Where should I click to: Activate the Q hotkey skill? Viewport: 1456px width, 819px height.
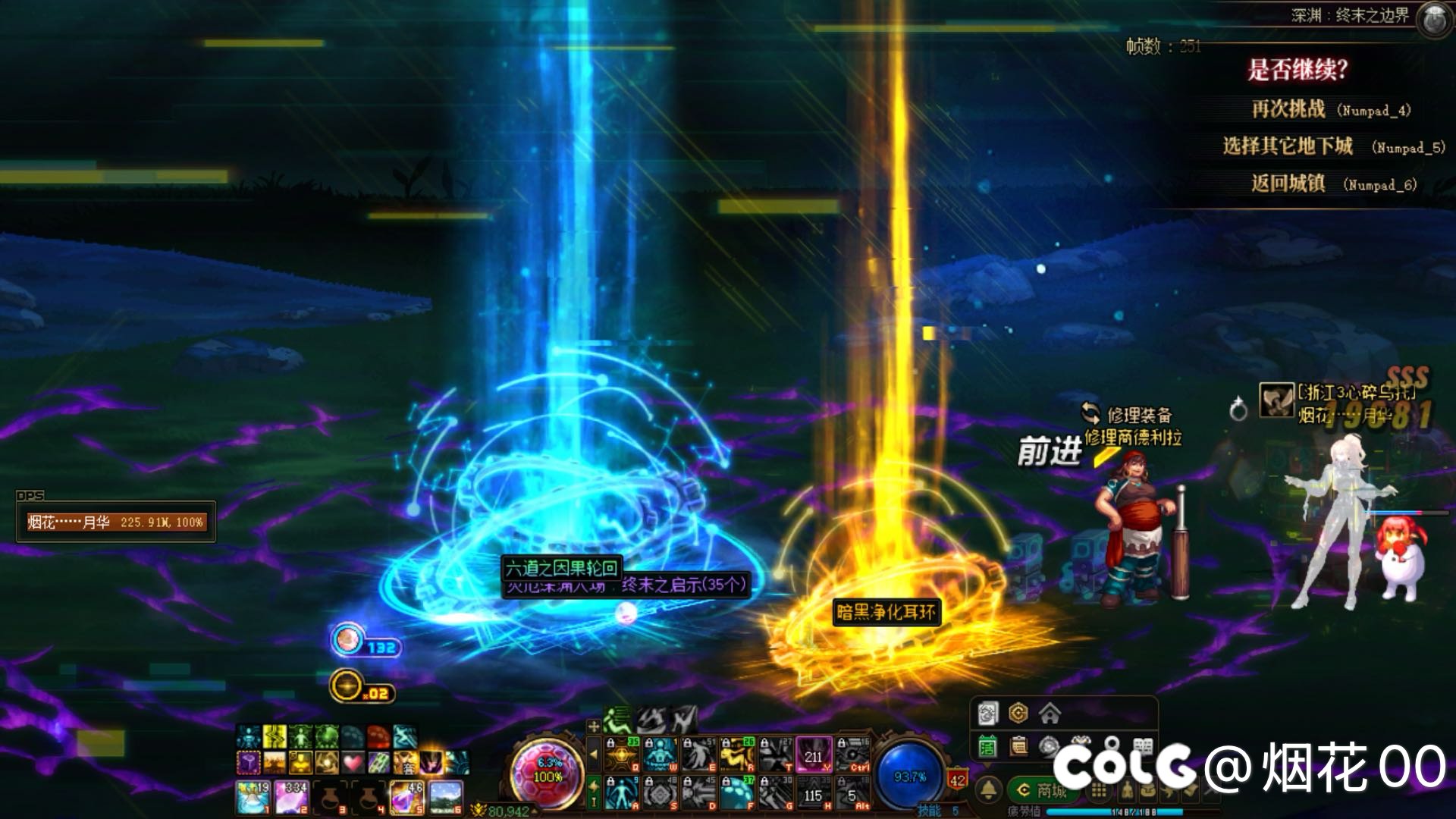click(x=621, y=754)
